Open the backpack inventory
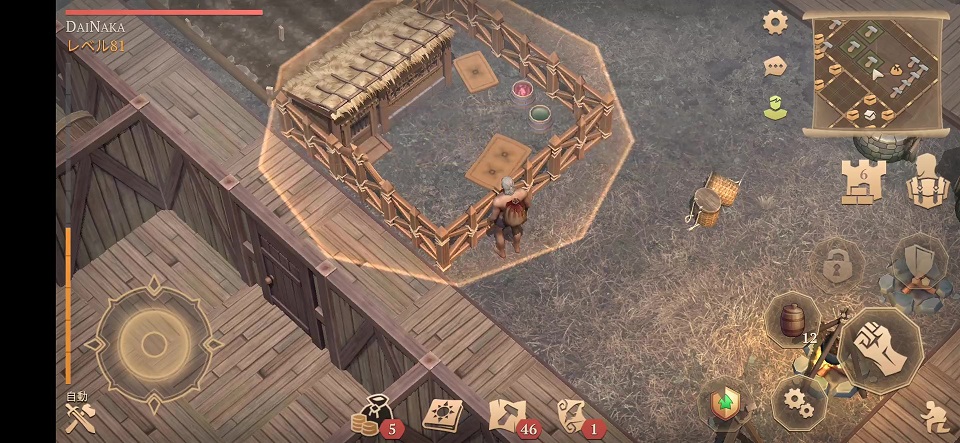The image size is (960, 443). [x=927, y=182]
